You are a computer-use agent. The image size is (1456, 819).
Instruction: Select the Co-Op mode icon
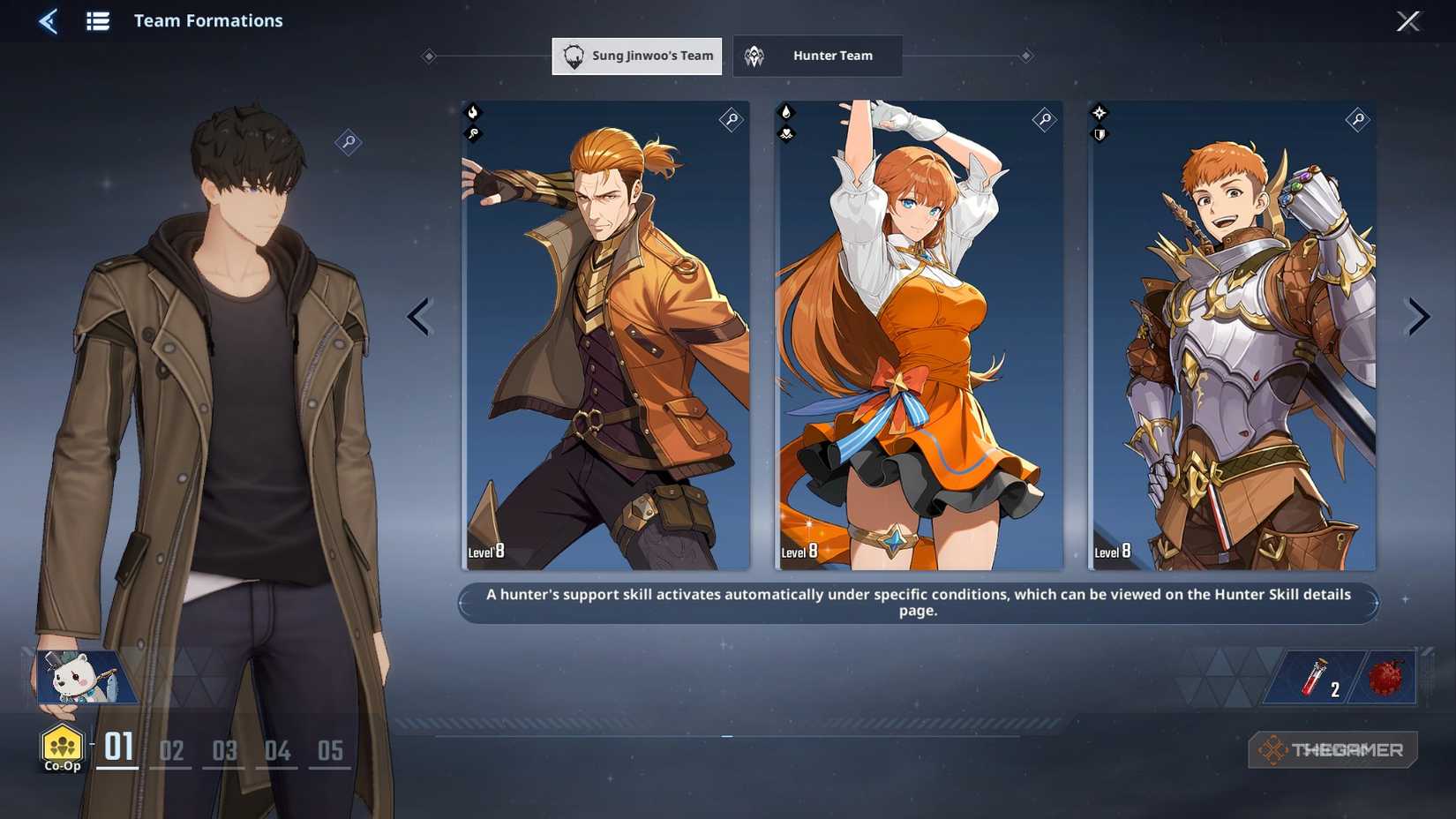[60, 744]
